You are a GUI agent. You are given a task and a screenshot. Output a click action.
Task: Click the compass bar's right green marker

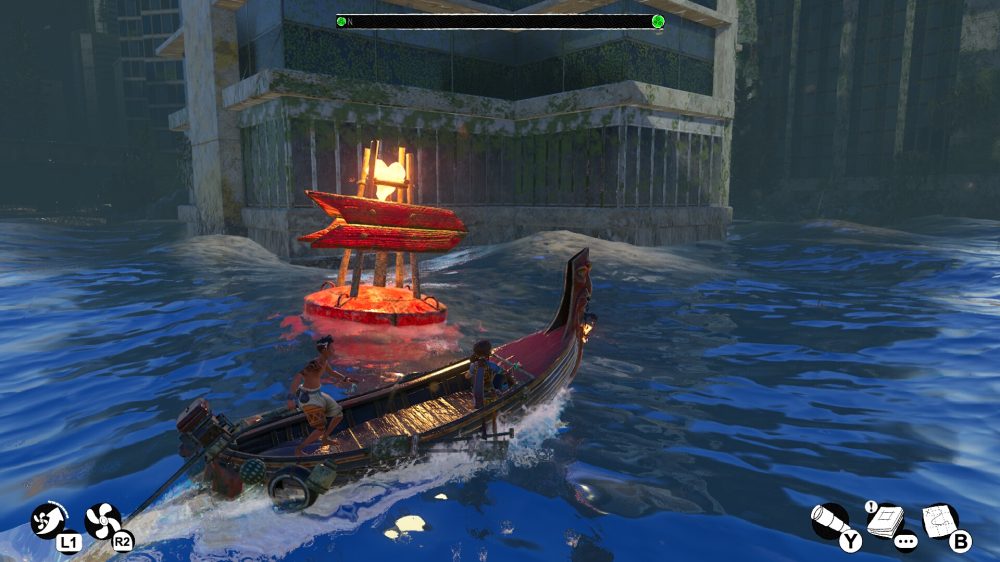[658, 21]
